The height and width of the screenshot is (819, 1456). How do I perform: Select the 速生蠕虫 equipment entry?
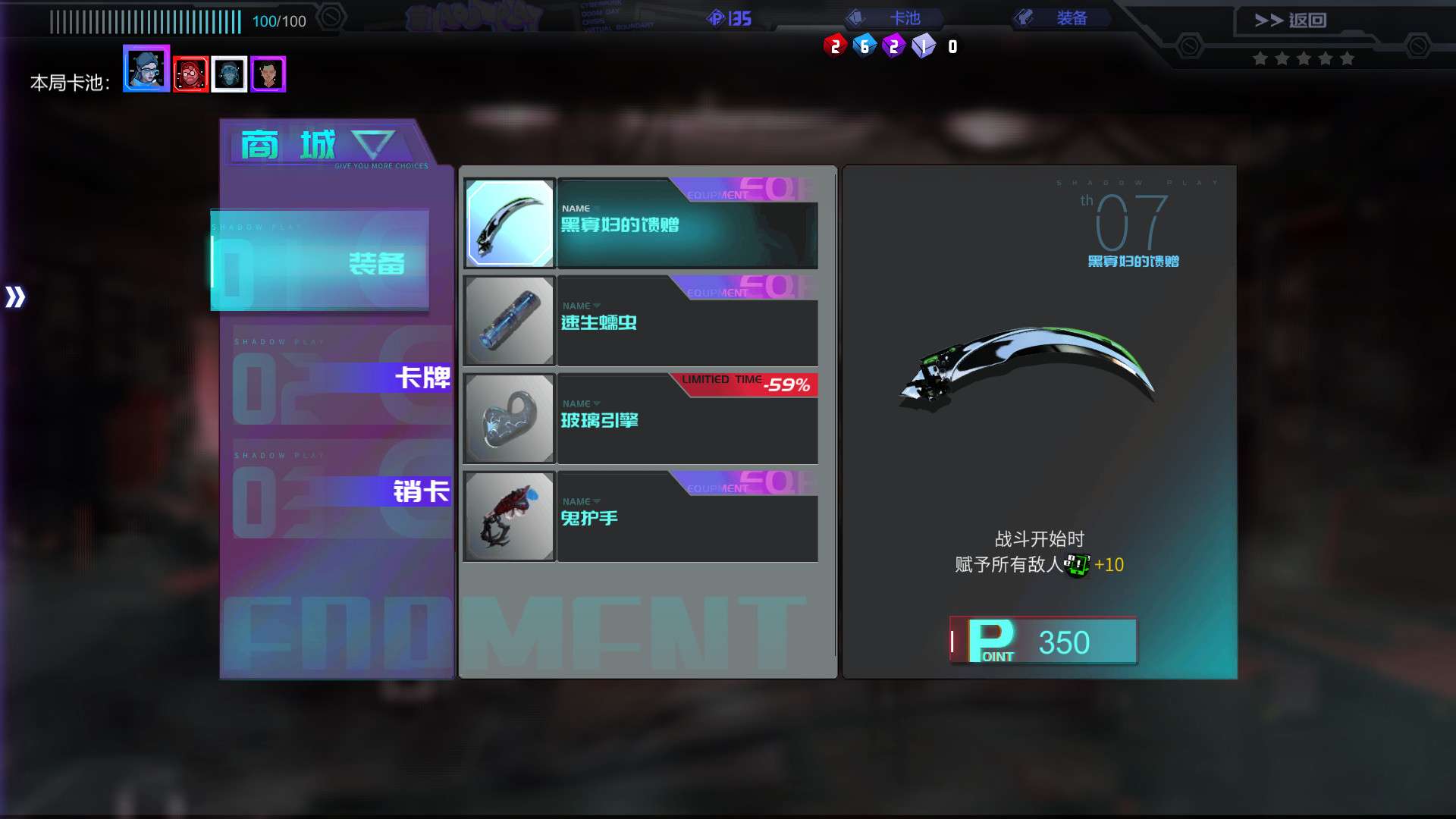tap(641, 322)
